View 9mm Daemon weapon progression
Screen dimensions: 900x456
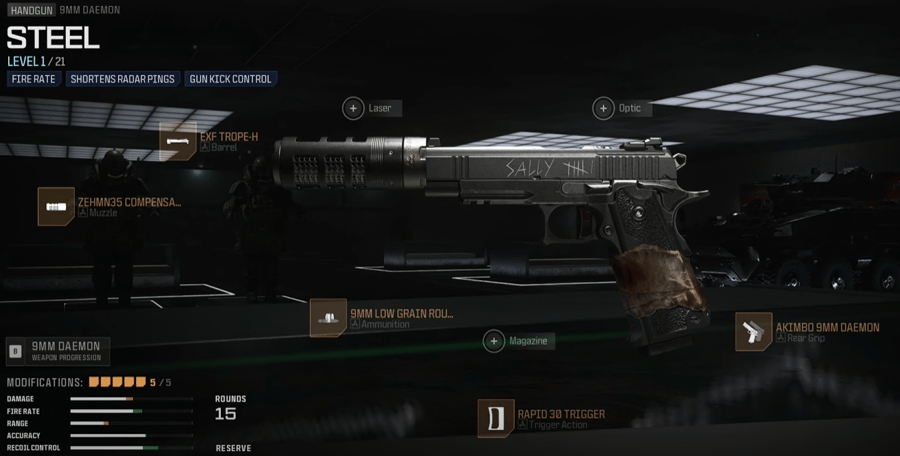point(58,351)
